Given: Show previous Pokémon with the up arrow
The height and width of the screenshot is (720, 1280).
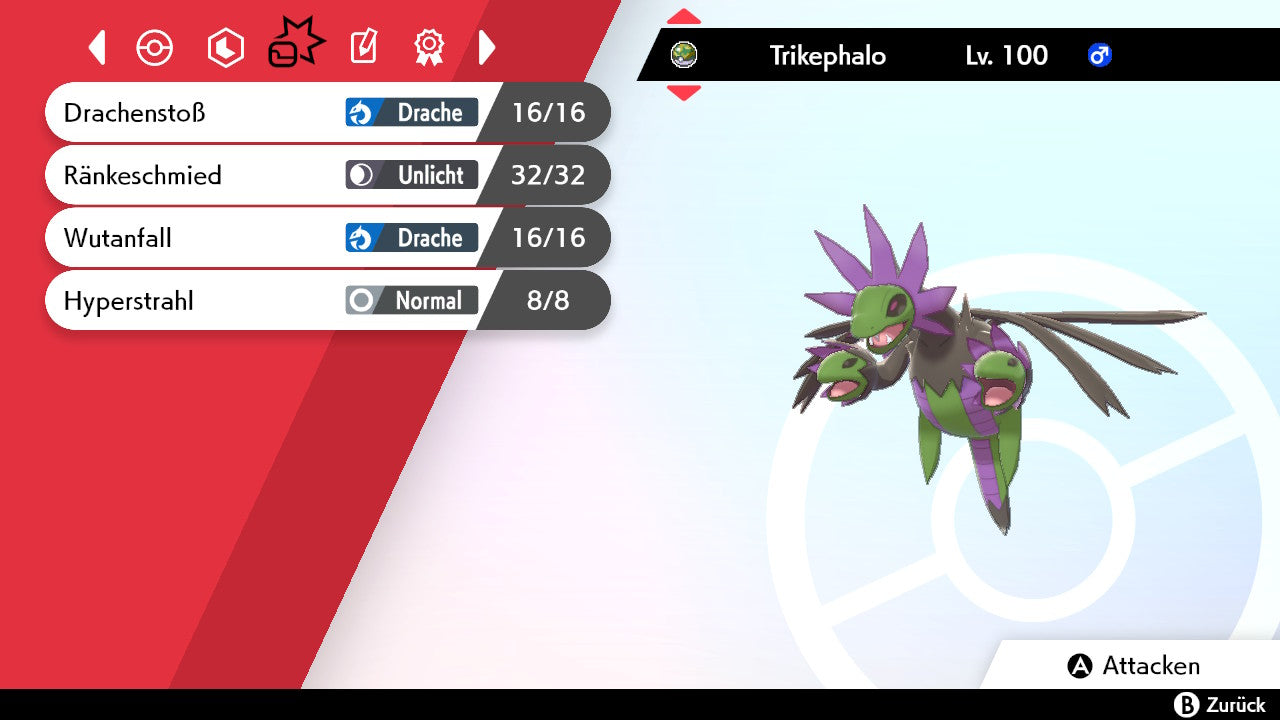Looking at the screenshot, I should [683, 17].
